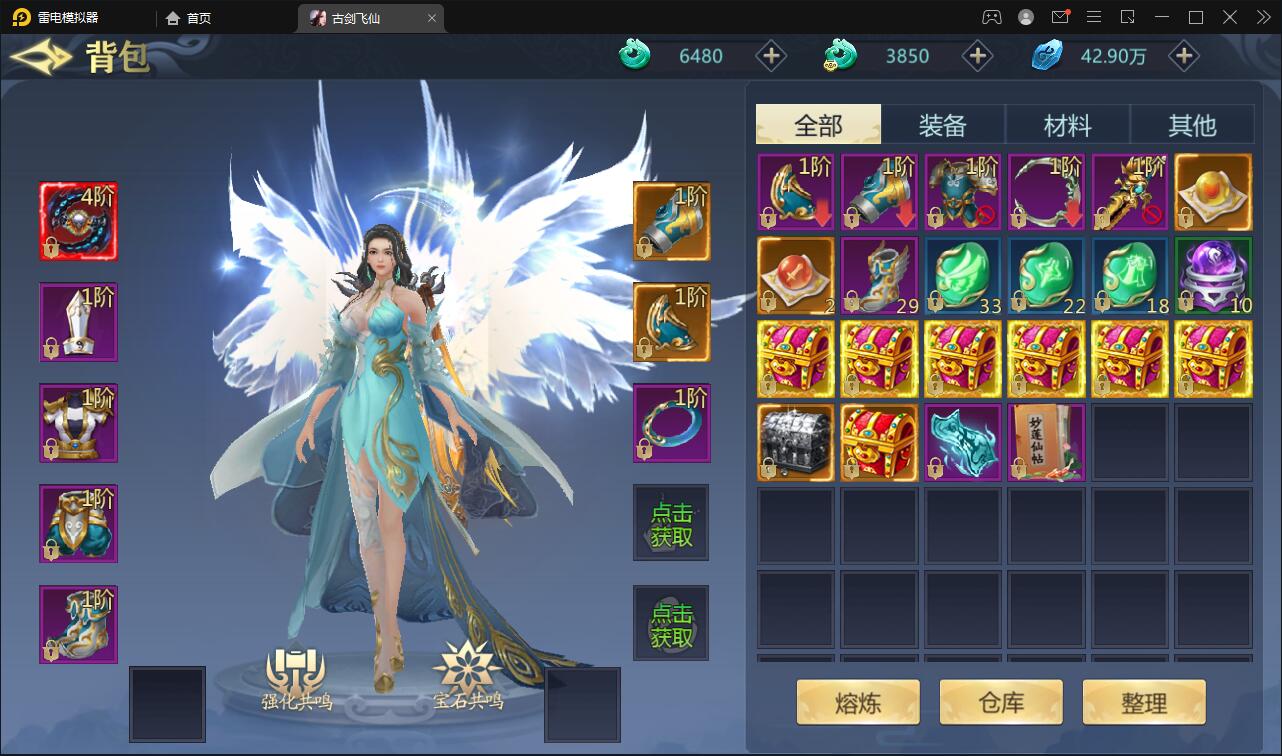
Task: Select the 1阶 ring icon on right side
Action: (671, 422)
